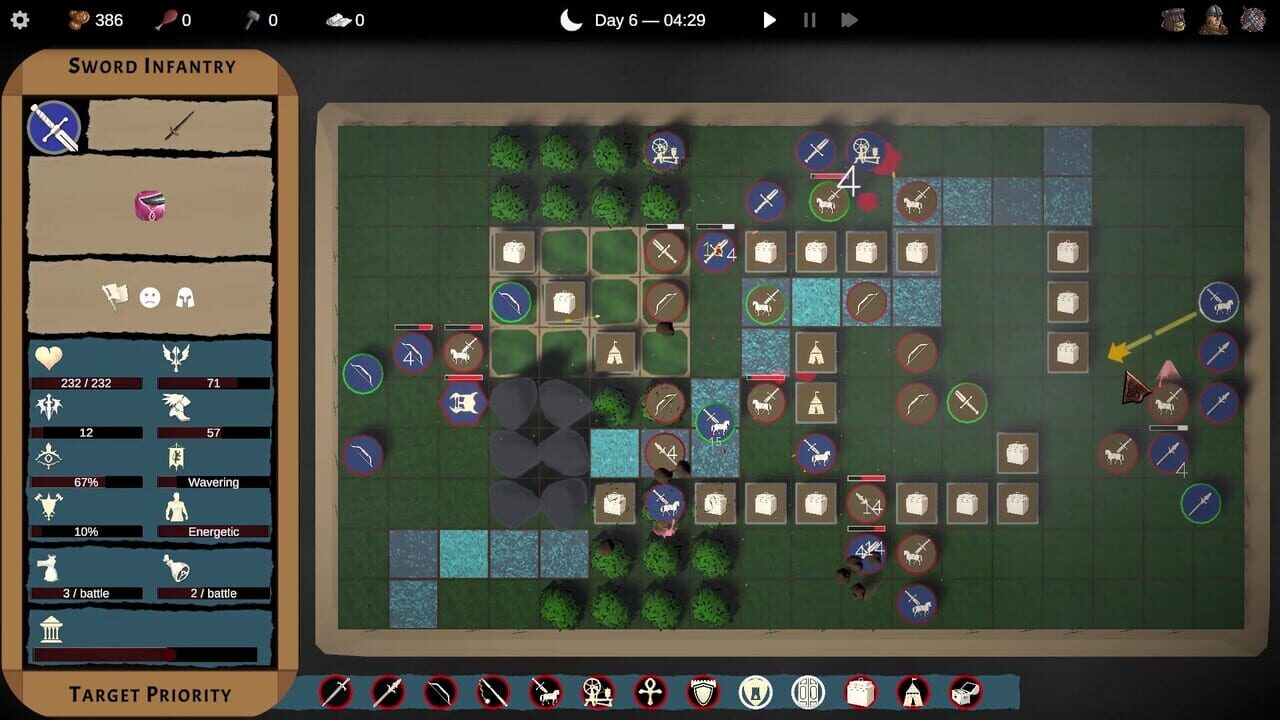Toggle the cavalry horse icon in Target Priority
1280x720 pixels.
[545, 692]
